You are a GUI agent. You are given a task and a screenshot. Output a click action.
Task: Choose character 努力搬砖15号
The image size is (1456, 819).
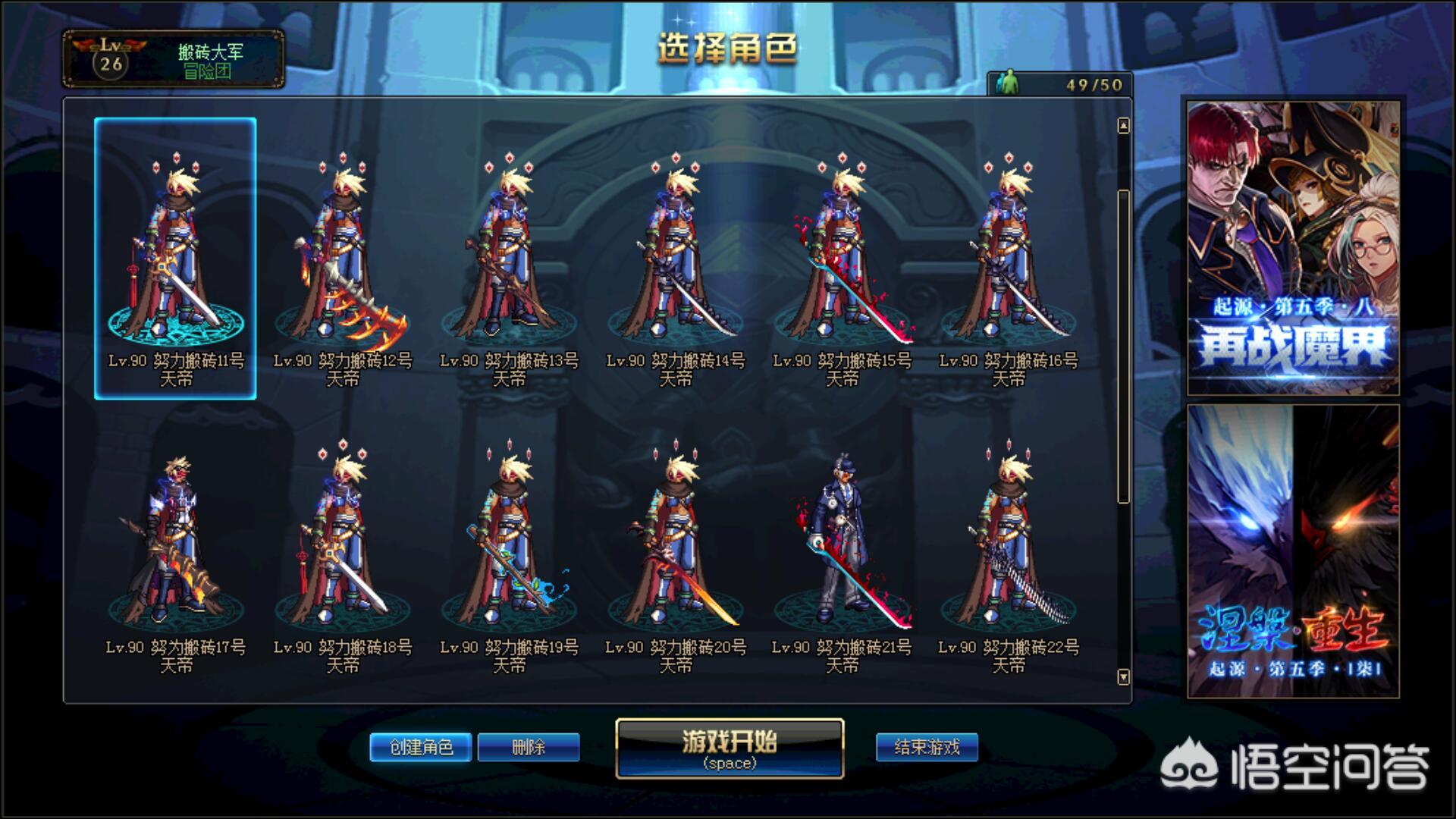tap(842, 258)
